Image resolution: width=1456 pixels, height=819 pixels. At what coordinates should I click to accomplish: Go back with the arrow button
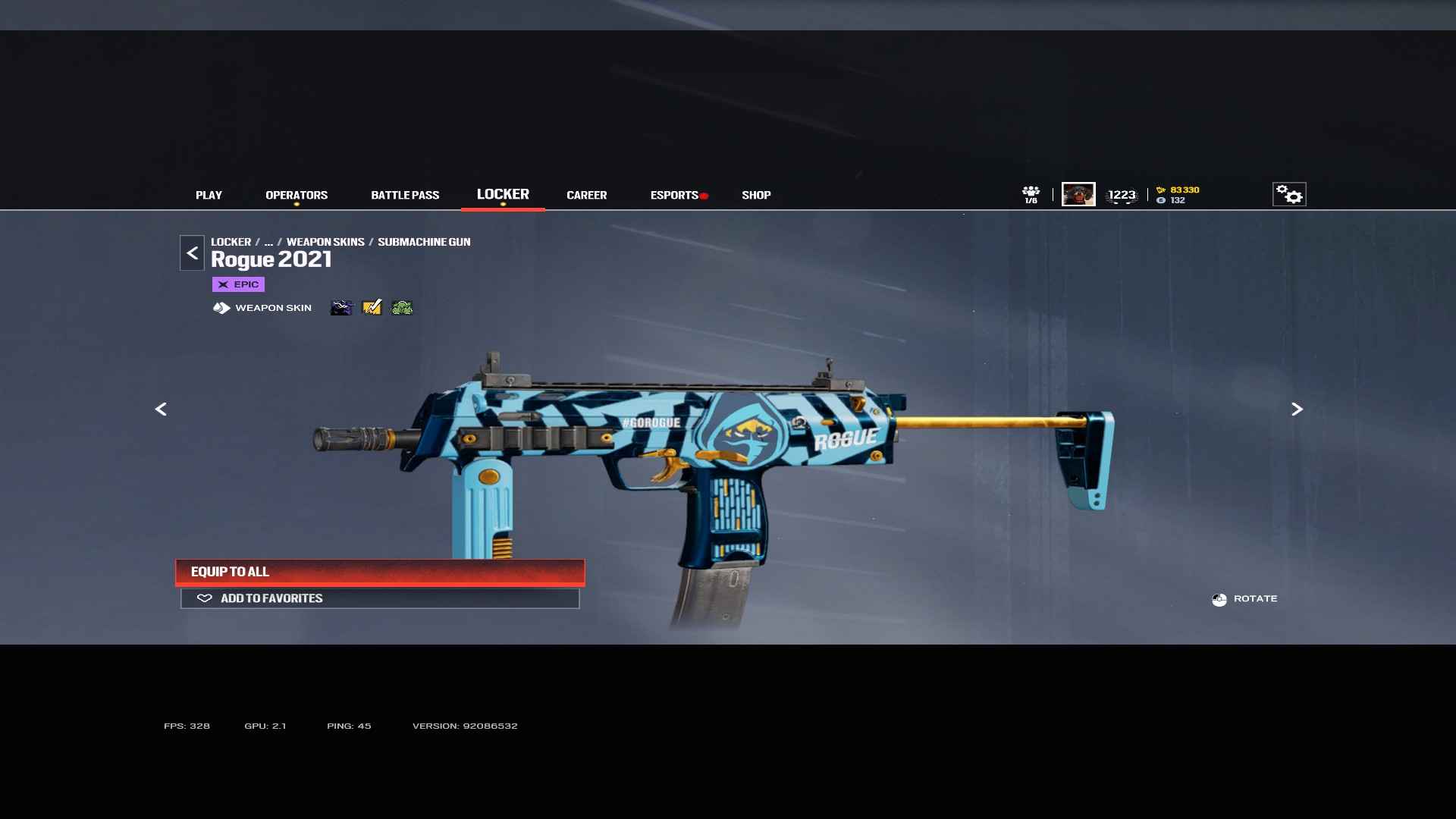coord(192,253)
